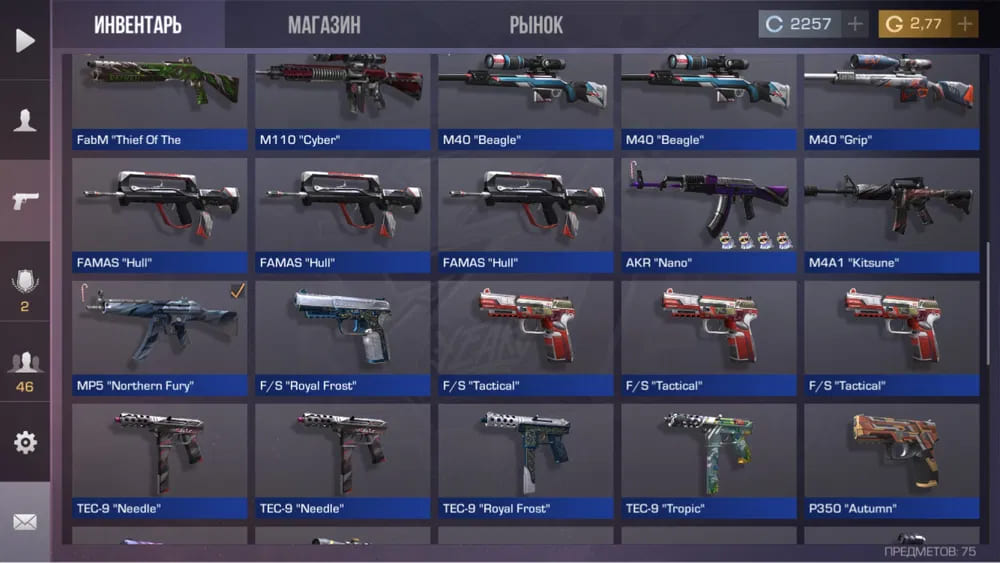Select the Инвентарь tab
1000x563 pixels.
(138, 25)
